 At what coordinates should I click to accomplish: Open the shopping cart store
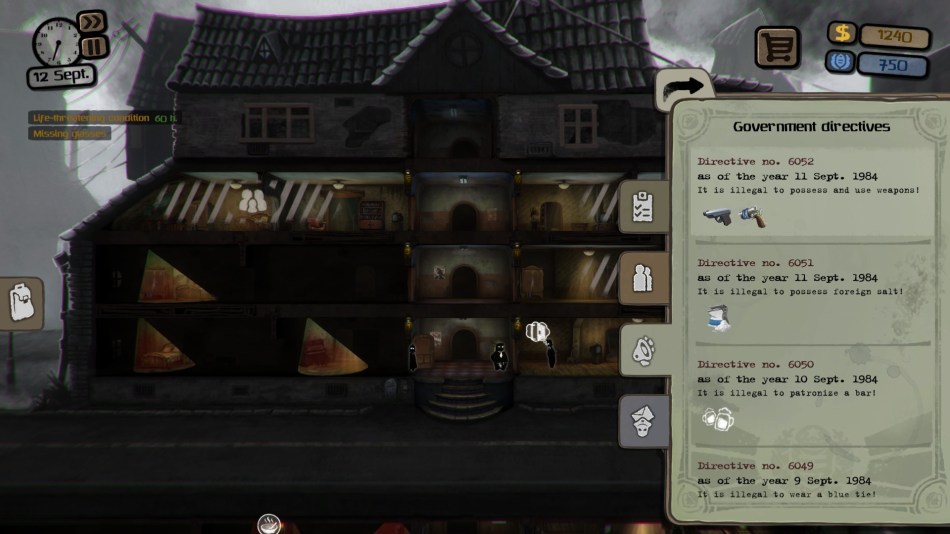(776, 46)
